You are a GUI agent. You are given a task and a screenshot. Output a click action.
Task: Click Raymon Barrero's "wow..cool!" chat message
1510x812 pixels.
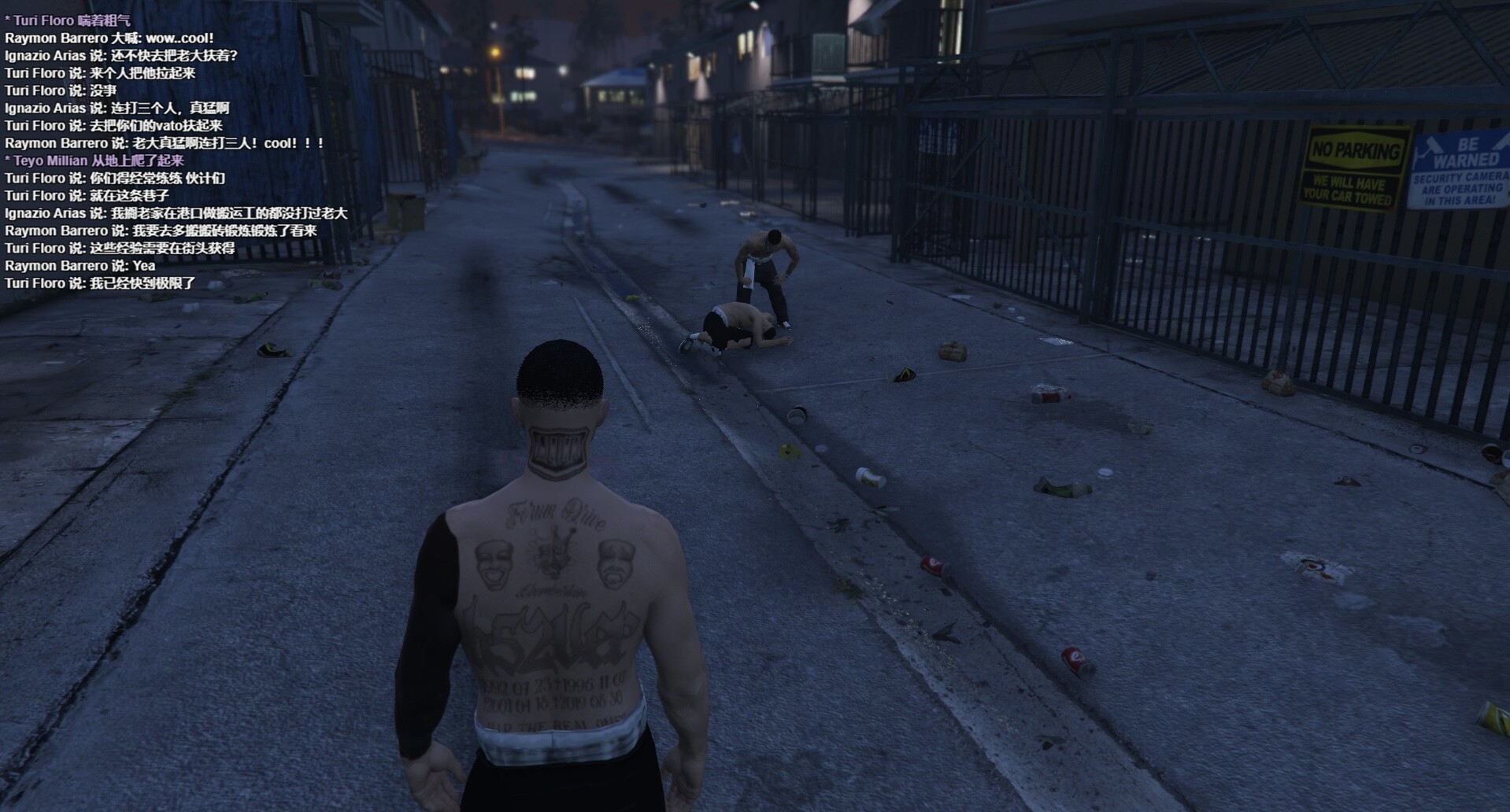click(x=109, y=38)
